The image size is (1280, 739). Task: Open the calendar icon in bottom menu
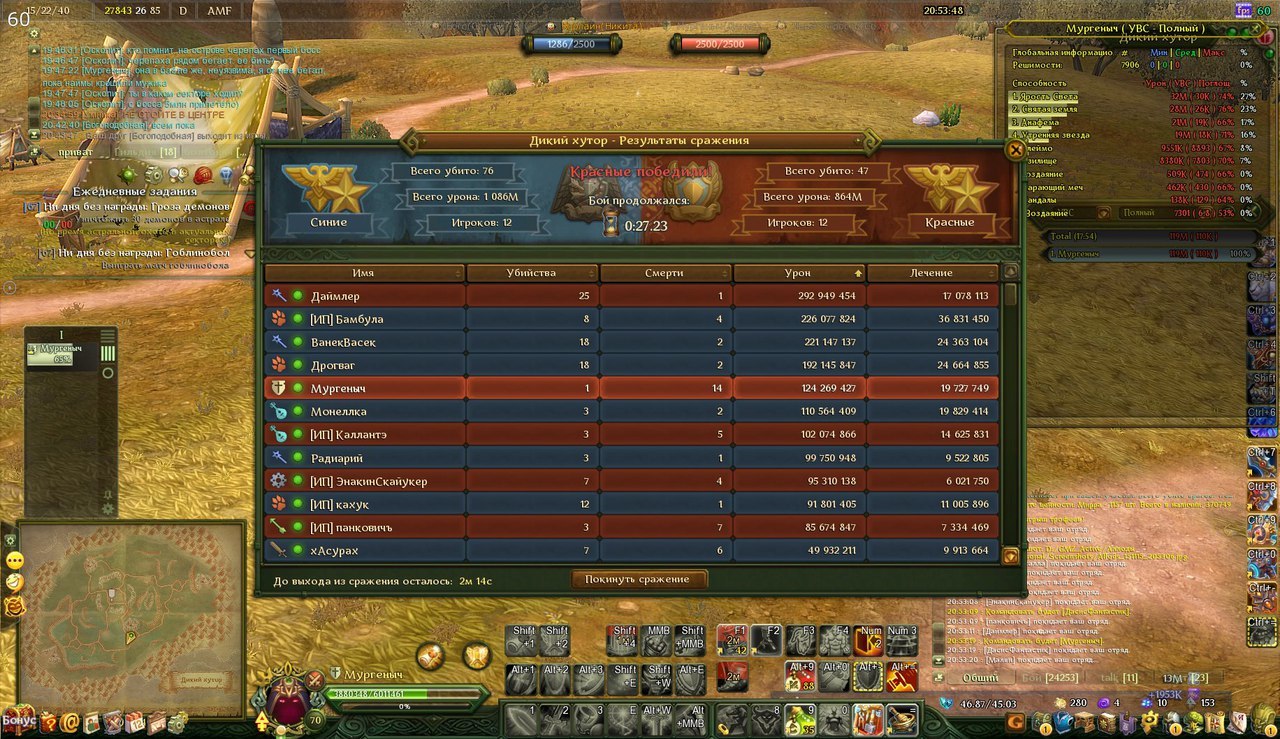coord(134,721)
